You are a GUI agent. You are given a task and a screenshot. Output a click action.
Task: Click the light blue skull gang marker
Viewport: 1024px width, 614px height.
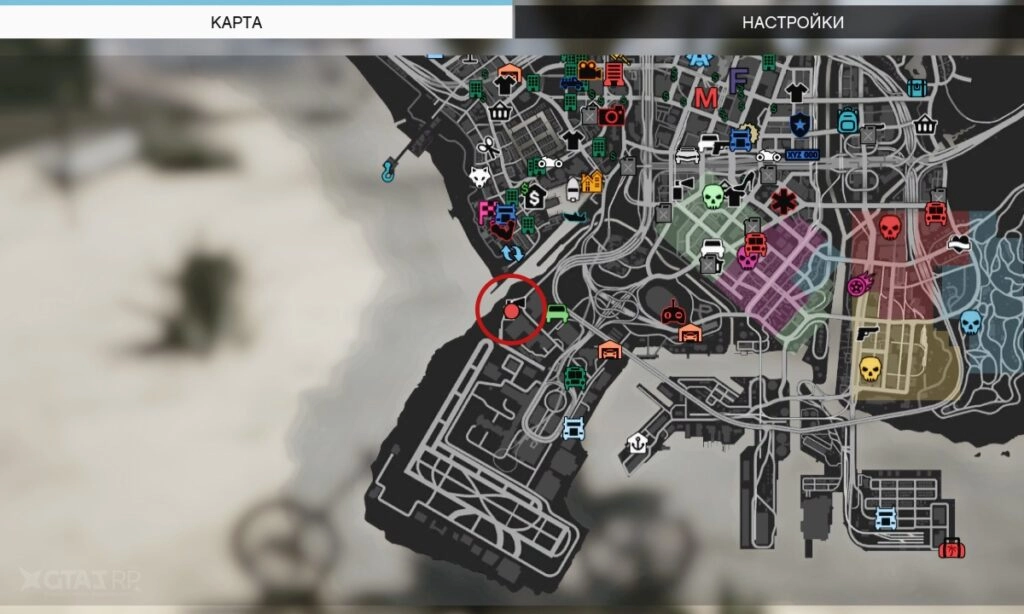(x=969, y=322)
